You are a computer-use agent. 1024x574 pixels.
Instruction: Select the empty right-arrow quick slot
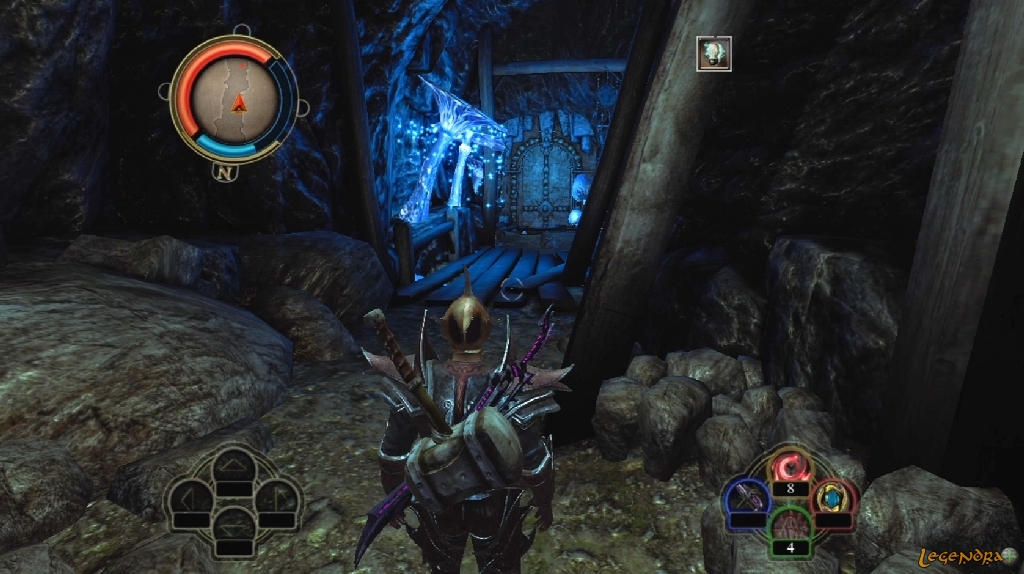pos(277,496)
